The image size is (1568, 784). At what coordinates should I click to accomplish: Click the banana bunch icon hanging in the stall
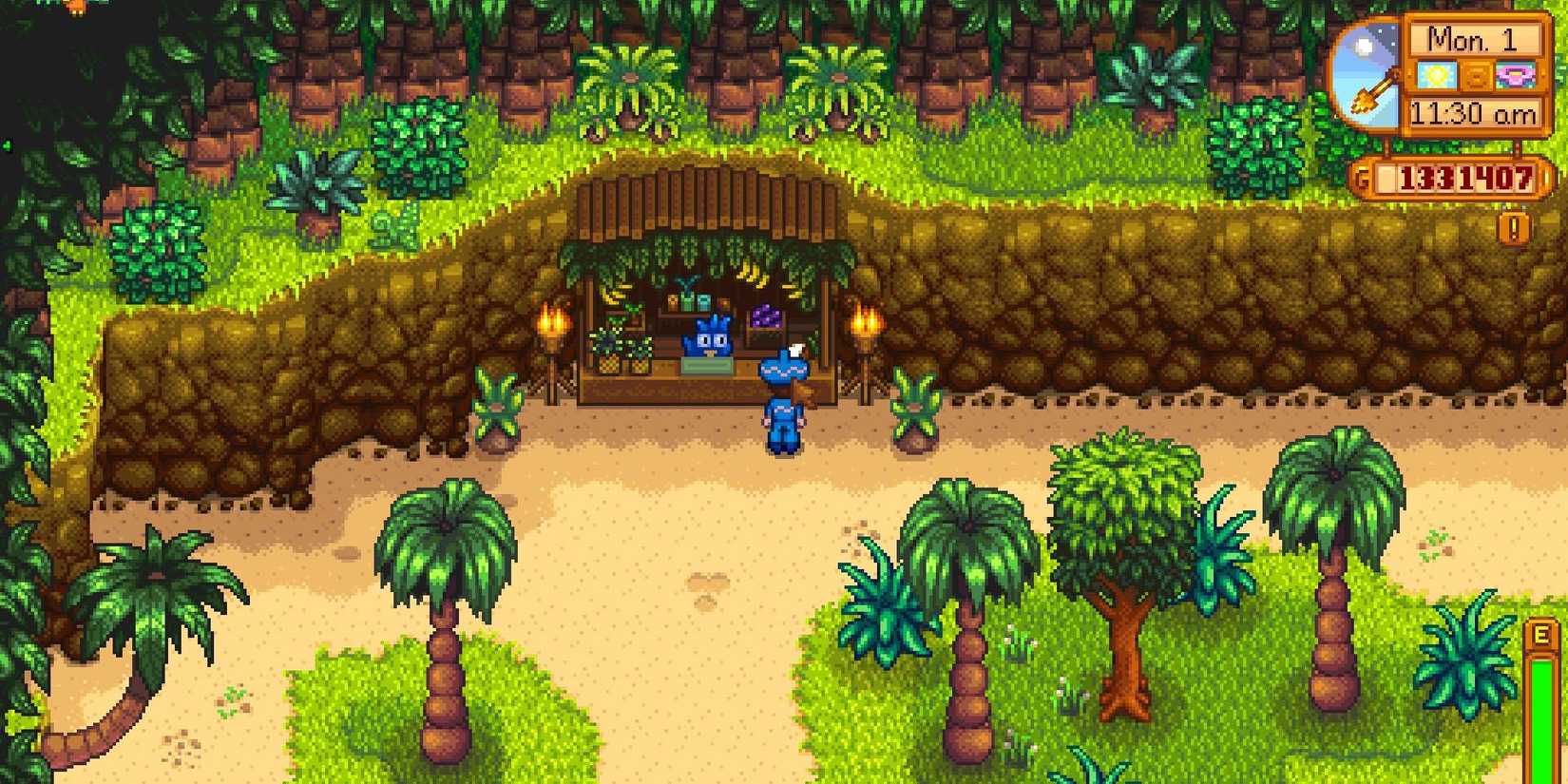pos(752,275)
